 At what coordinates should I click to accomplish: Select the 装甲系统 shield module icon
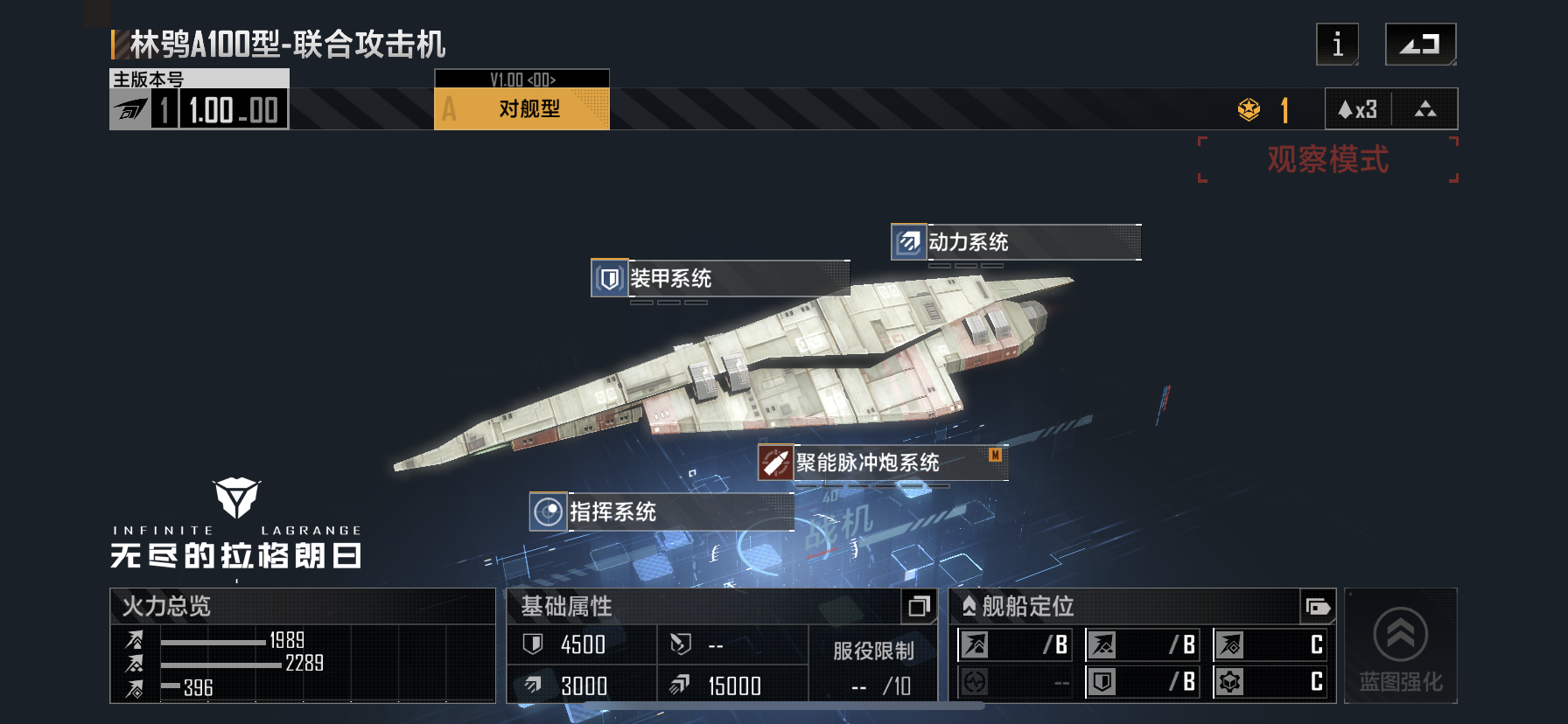[x=607, y=279]
